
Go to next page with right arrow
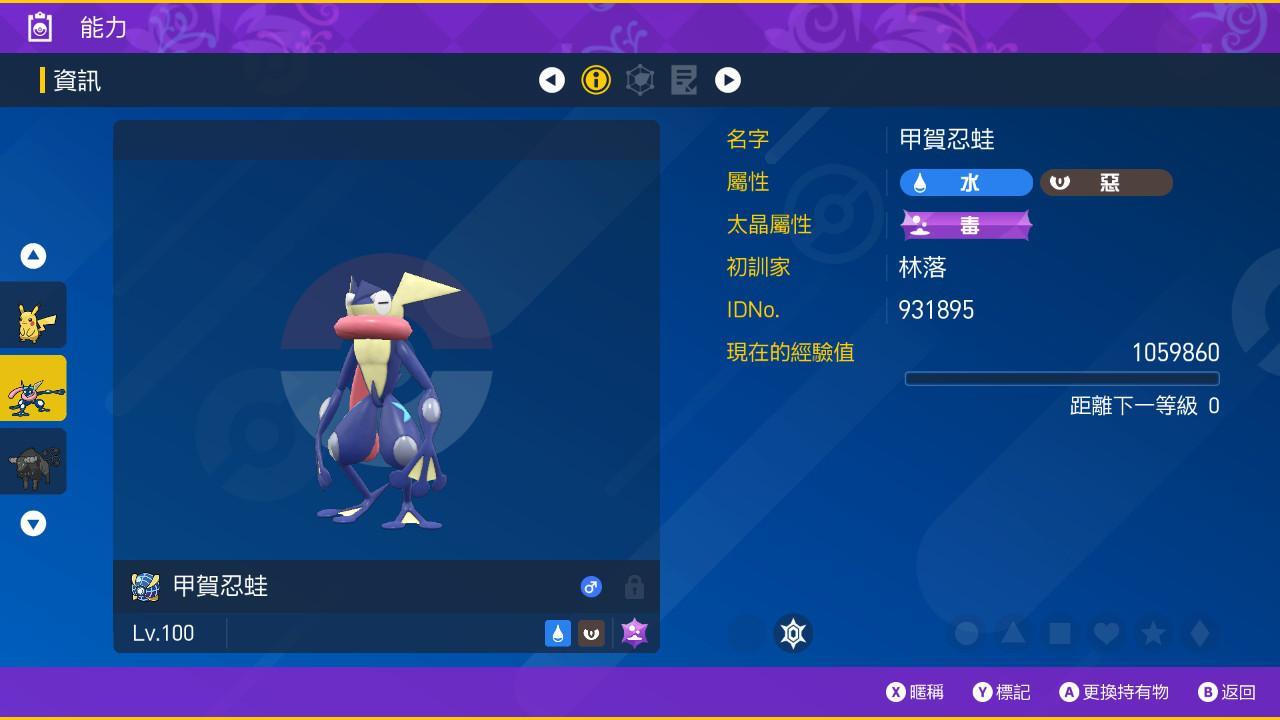[x=728, y=80]
